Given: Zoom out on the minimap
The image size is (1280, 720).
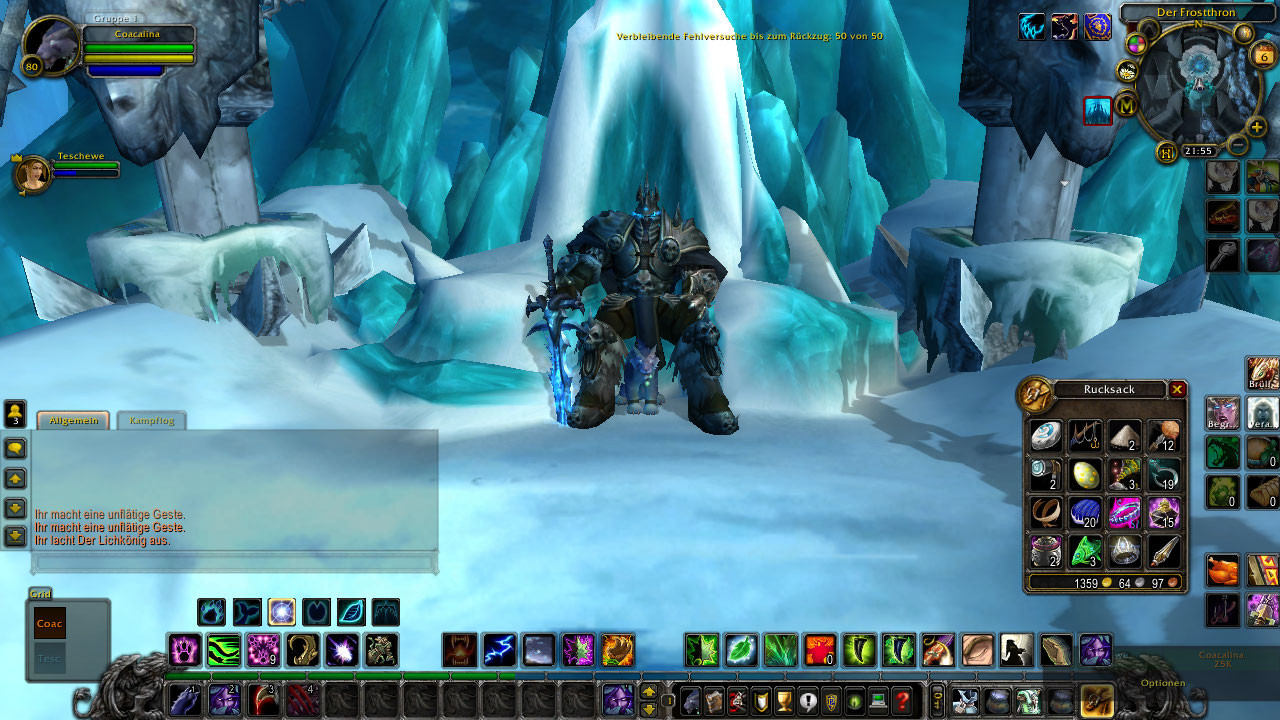Looking at the screenshot, I should point(1238,146).
